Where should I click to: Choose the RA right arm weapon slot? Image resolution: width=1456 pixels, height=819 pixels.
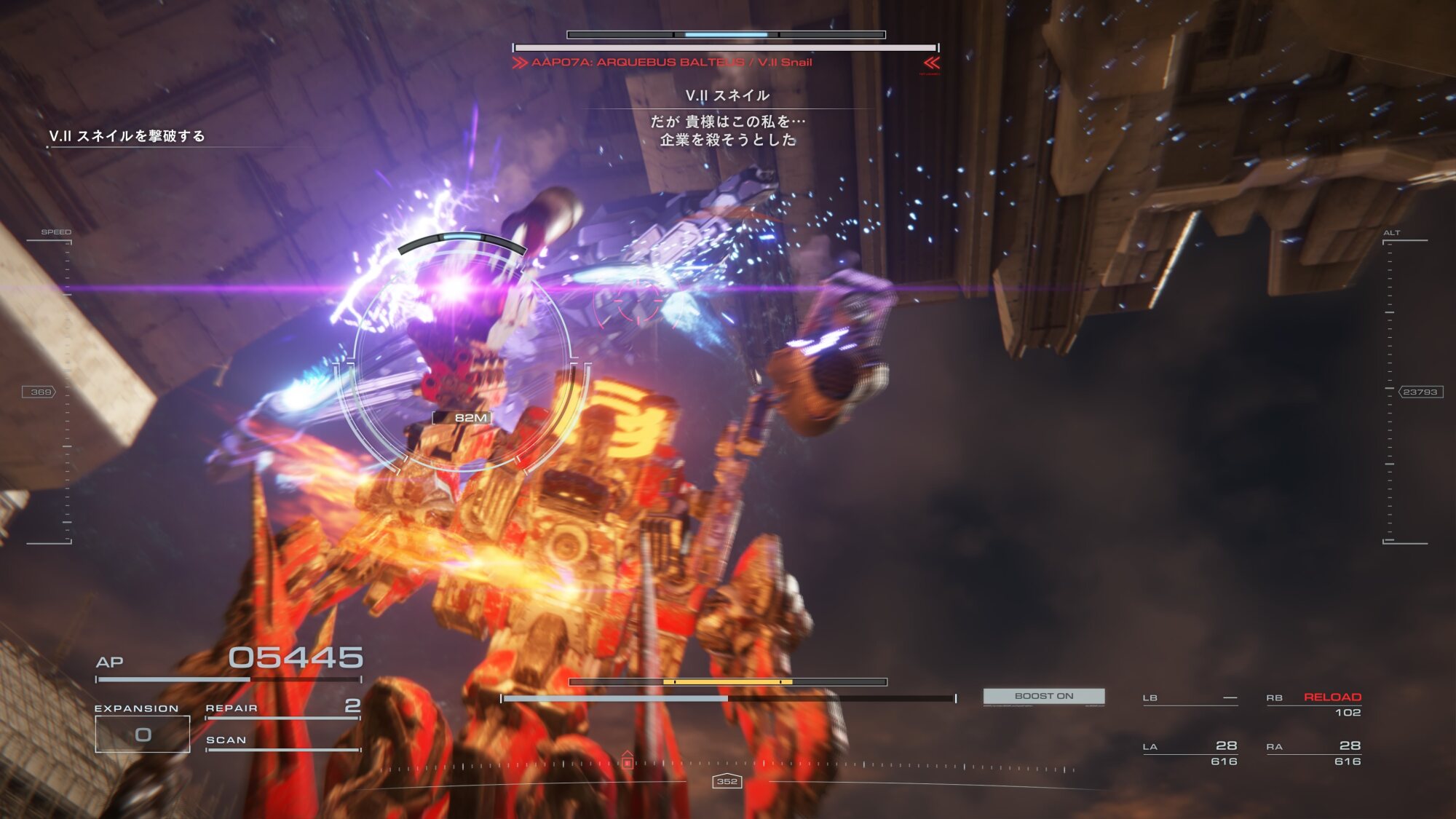1313,753
